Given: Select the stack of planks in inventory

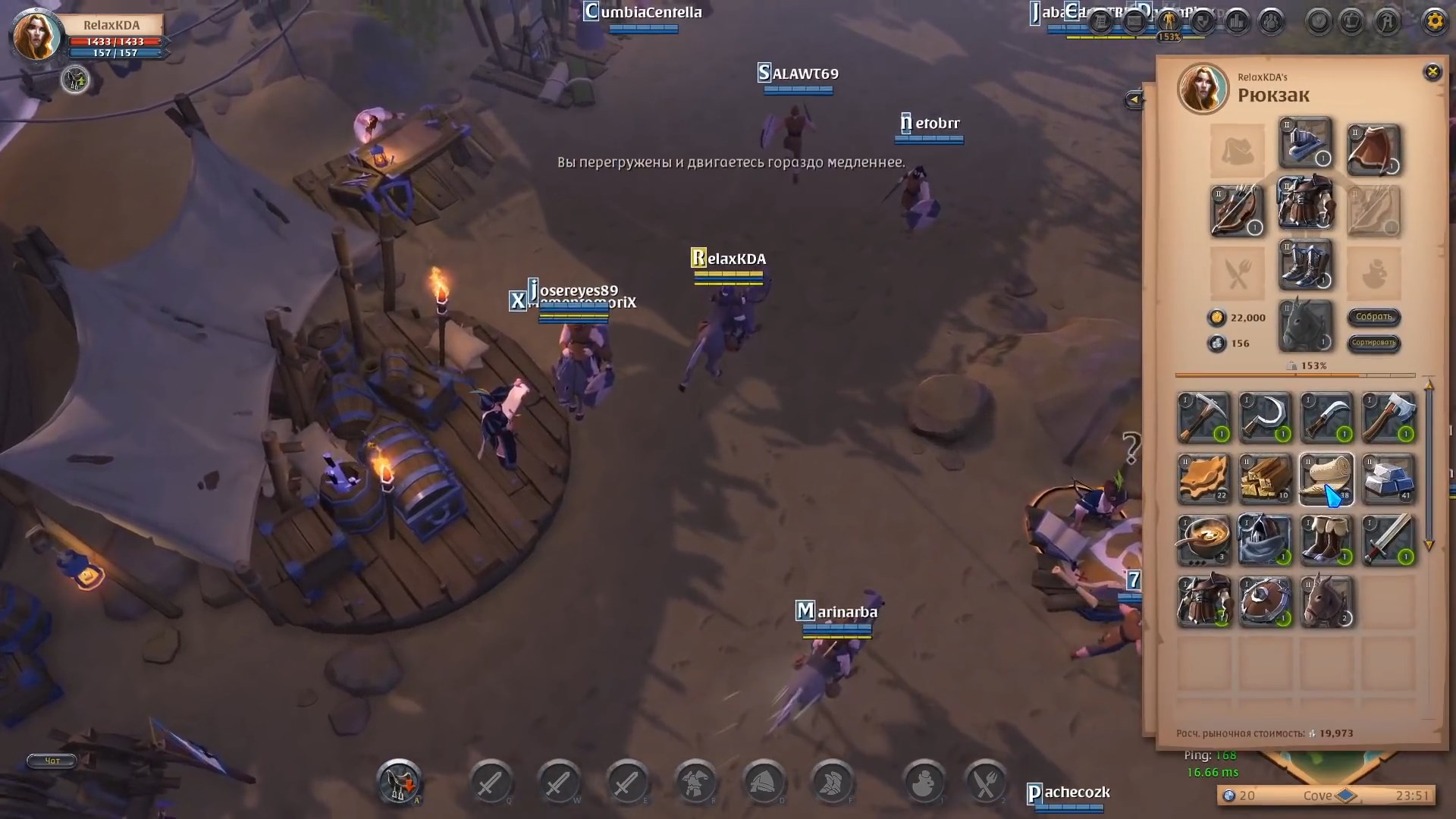Looking at the screenshot, I should (1265, 479).
